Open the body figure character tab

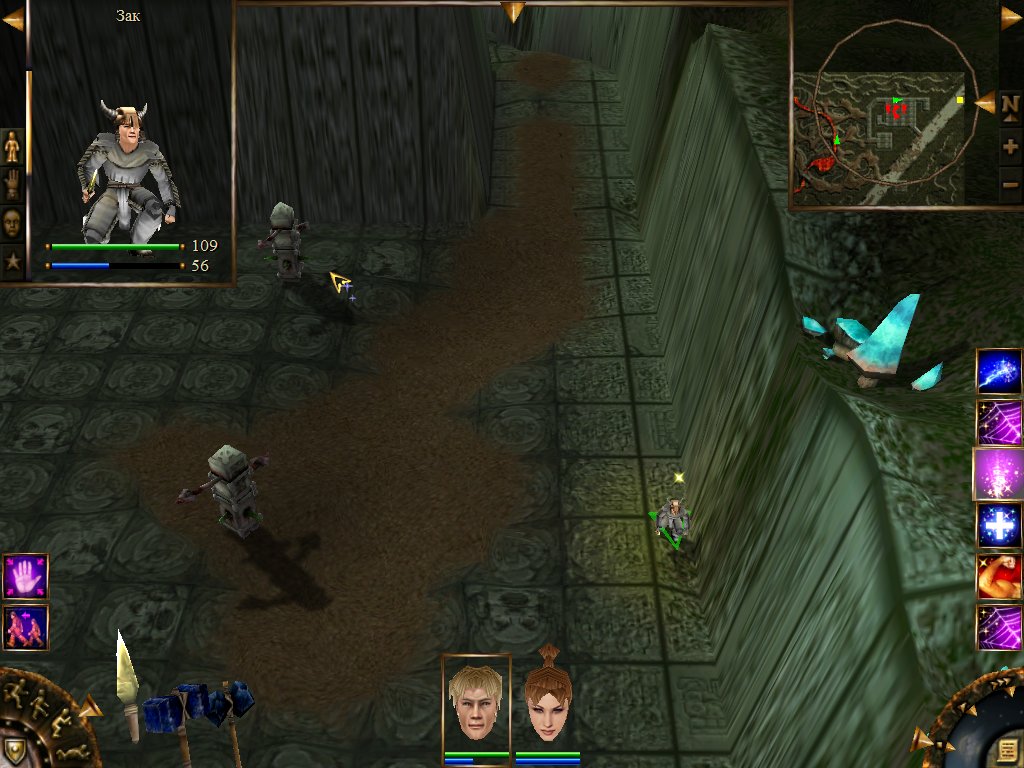pyautogui.click(x=12, y=147)
